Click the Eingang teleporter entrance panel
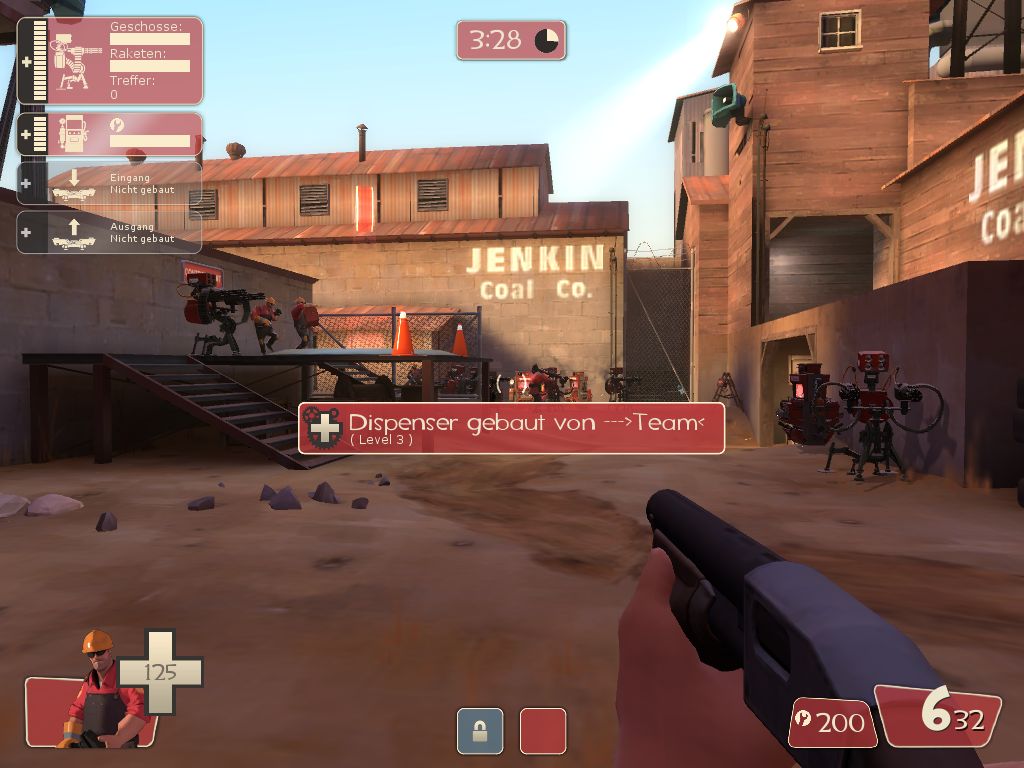Image resolution: width=1024 pixels, height=768 pixels. coord(110,184)
